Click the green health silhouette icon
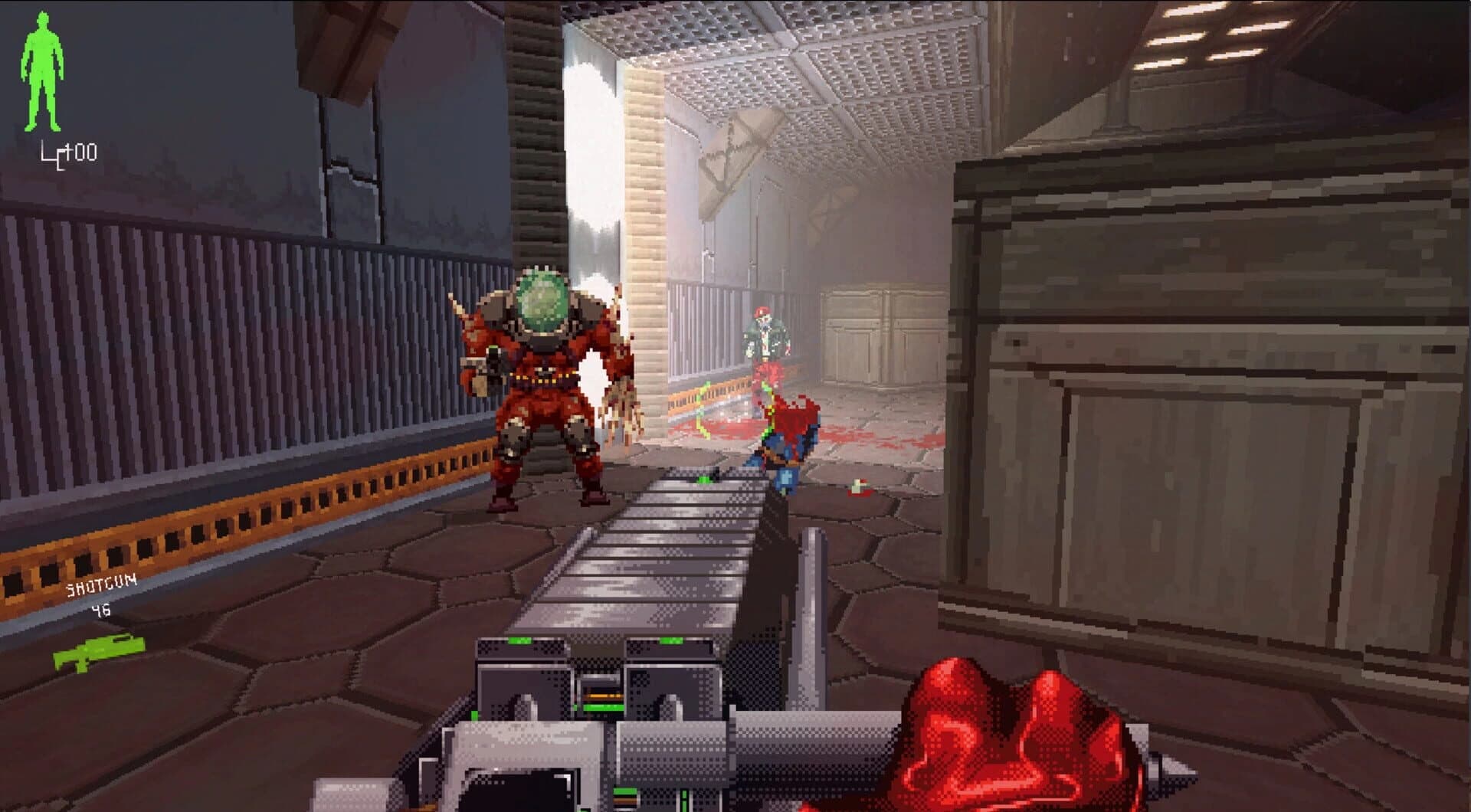 (x=42, y=73)
